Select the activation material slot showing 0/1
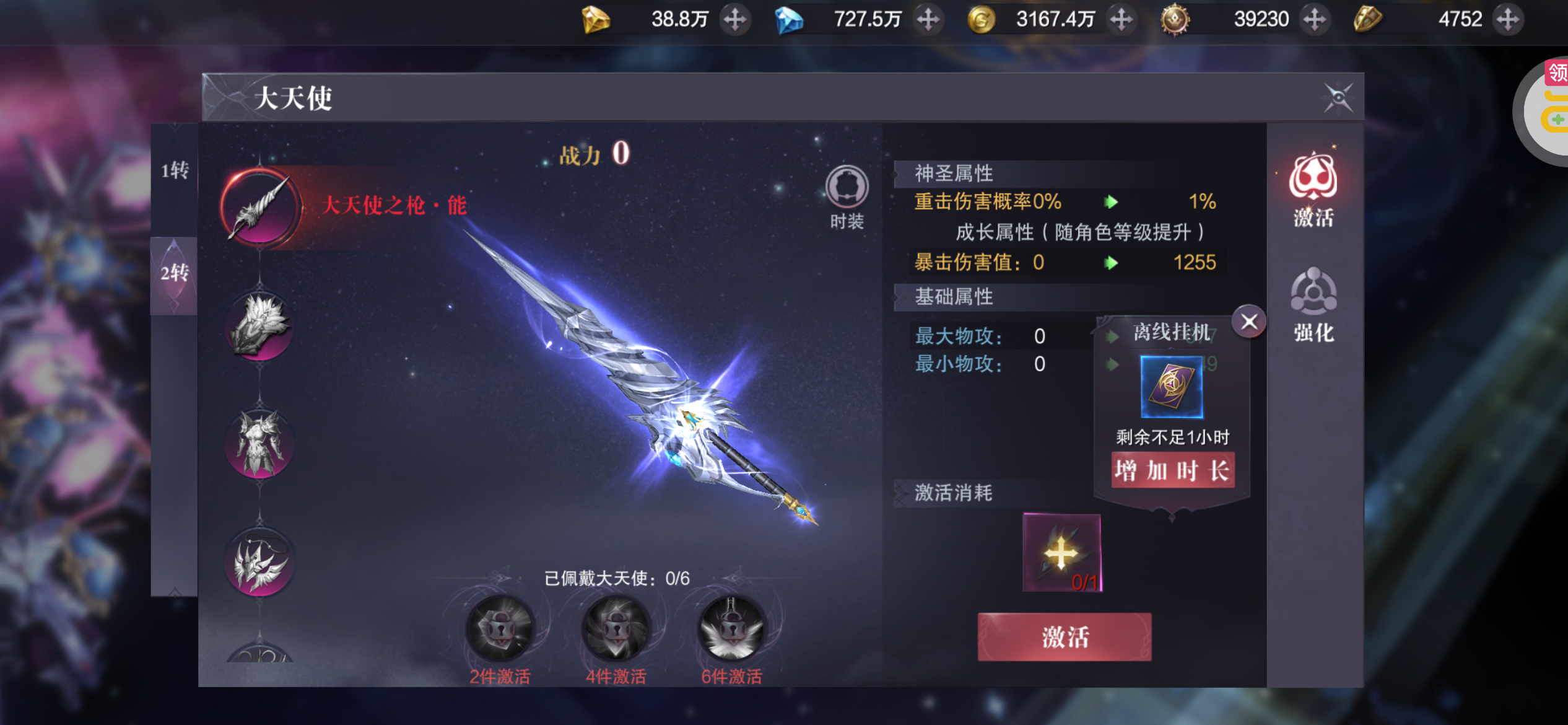The height and width of the screenshot is (725, 1568). [x=1061, y=553]
